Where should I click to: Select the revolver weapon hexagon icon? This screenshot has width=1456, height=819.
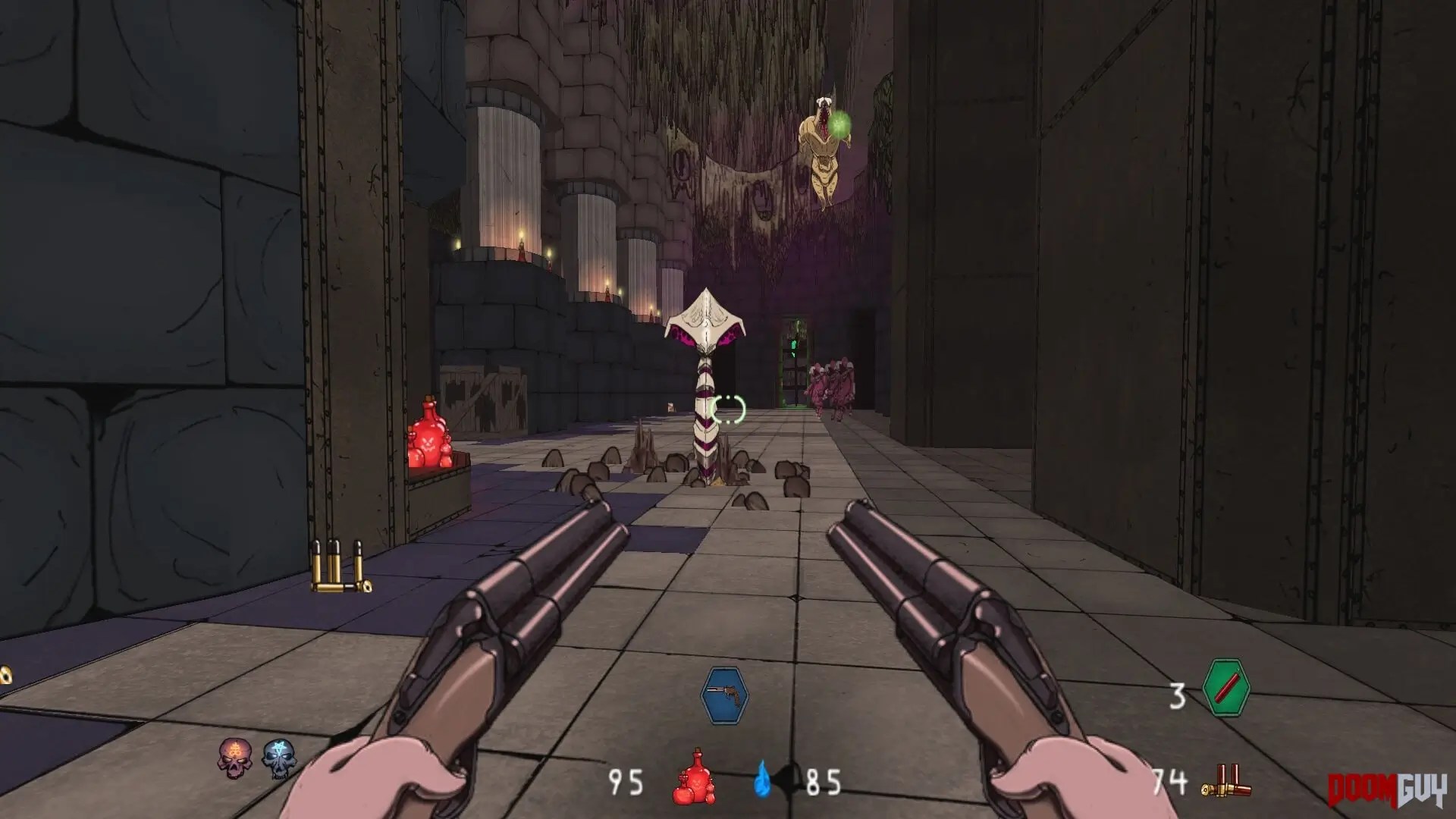coord(724,696)
